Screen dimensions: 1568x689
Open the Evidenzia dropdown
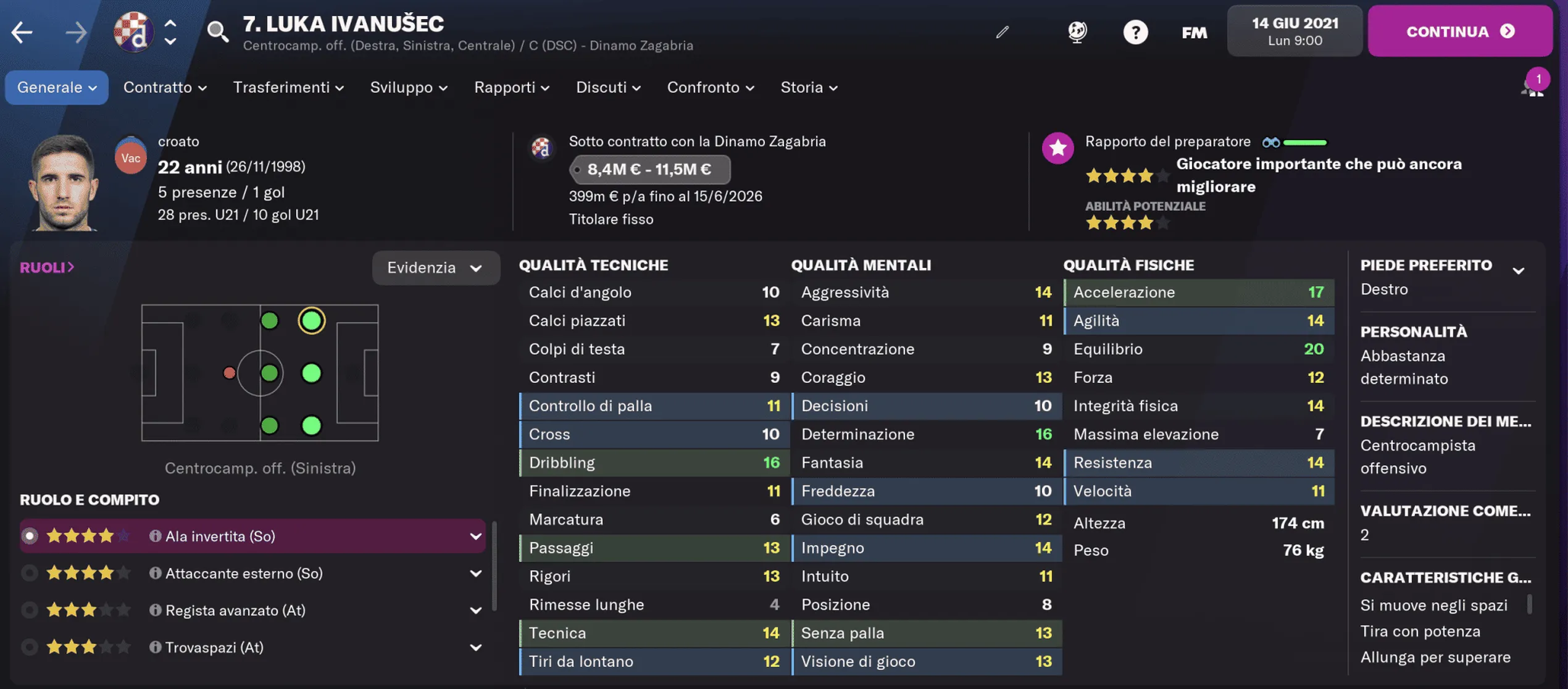pyautogui.click(x=436, y=267)
